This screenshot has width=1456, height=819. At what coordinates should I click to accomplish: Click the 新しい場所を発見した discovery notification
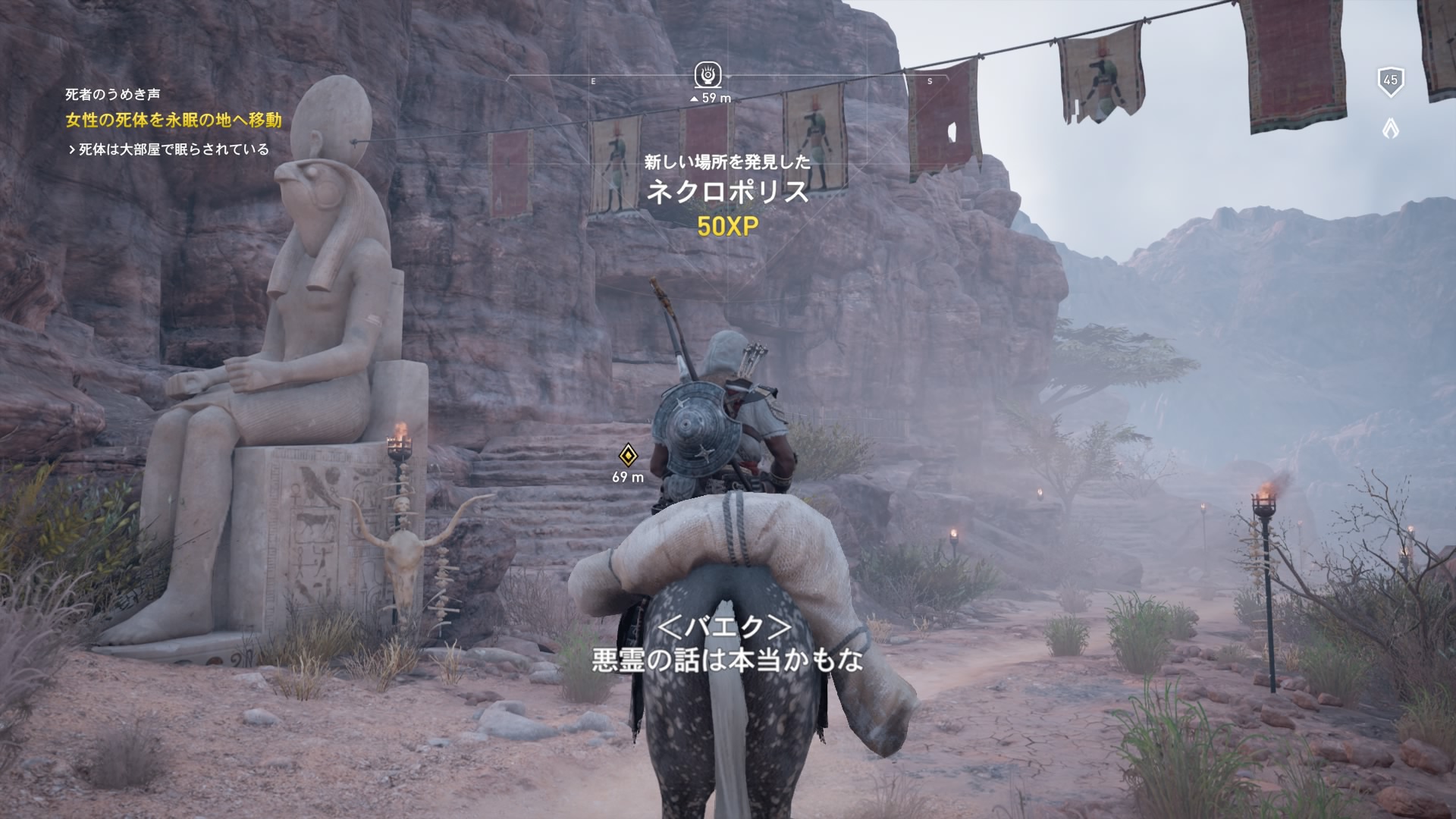[726, 161]
